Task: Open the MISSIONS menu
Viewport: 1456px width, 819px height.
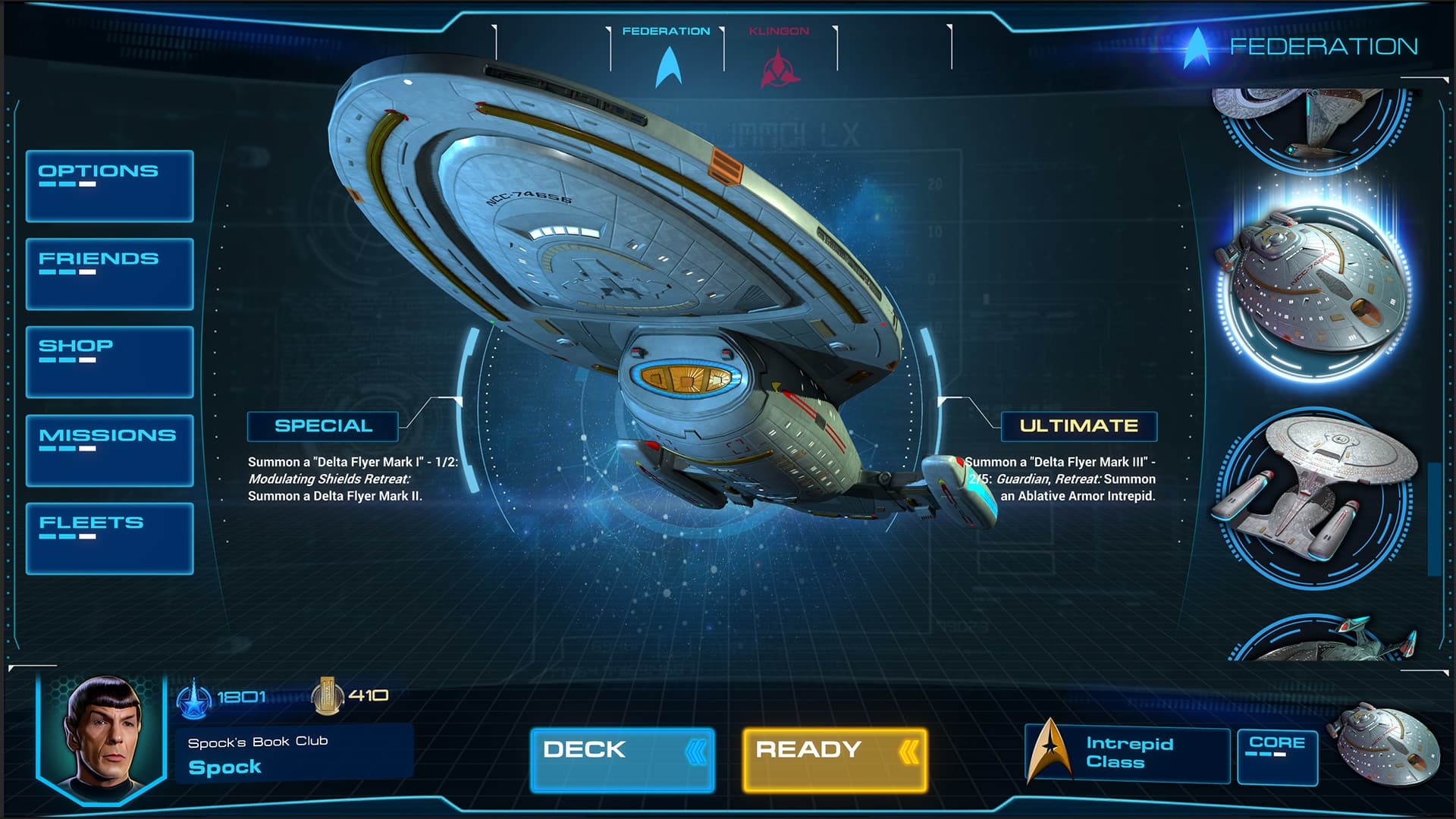Action: [x=109, y=449]
